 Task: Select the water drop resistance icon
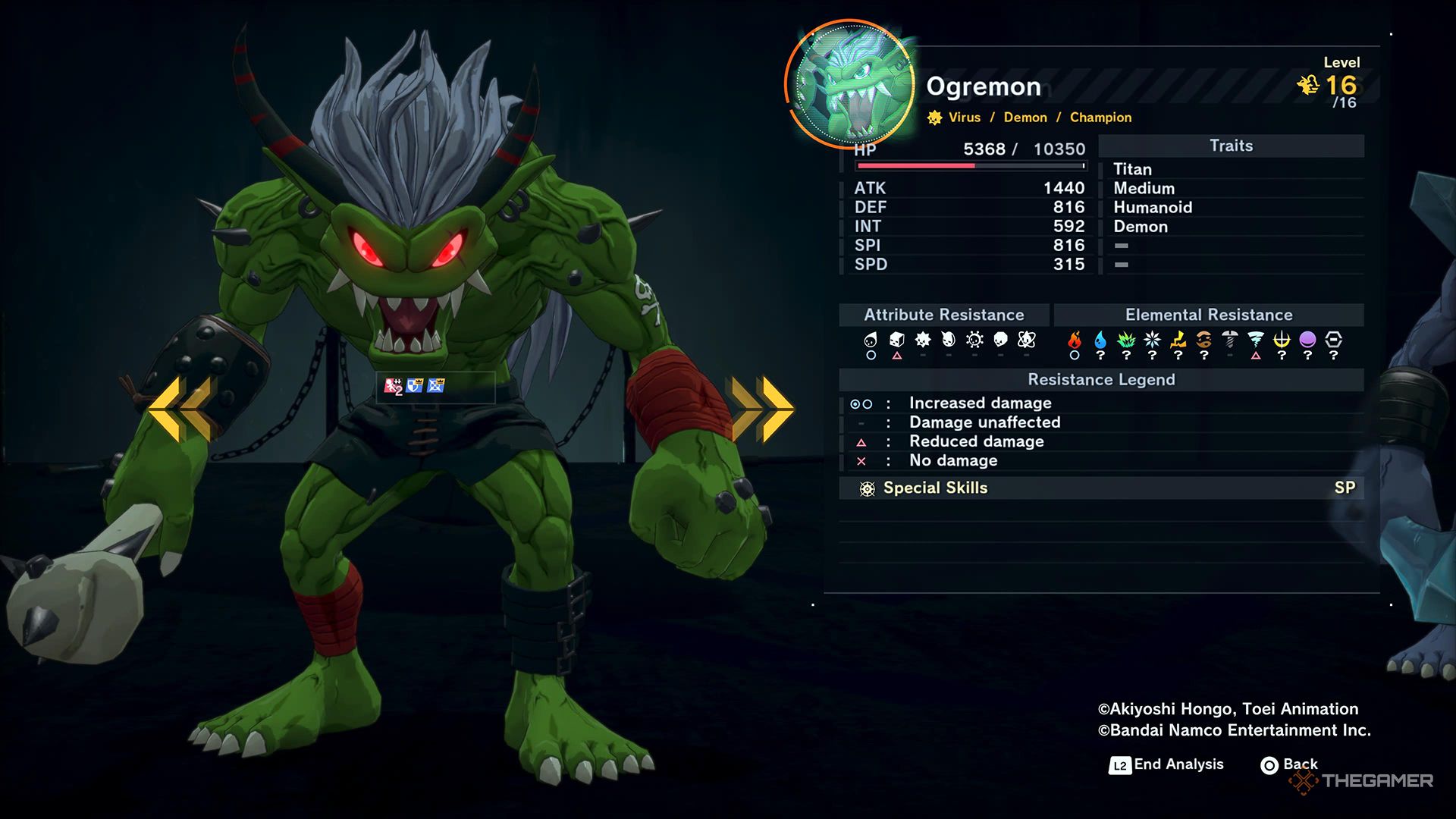1100,340
